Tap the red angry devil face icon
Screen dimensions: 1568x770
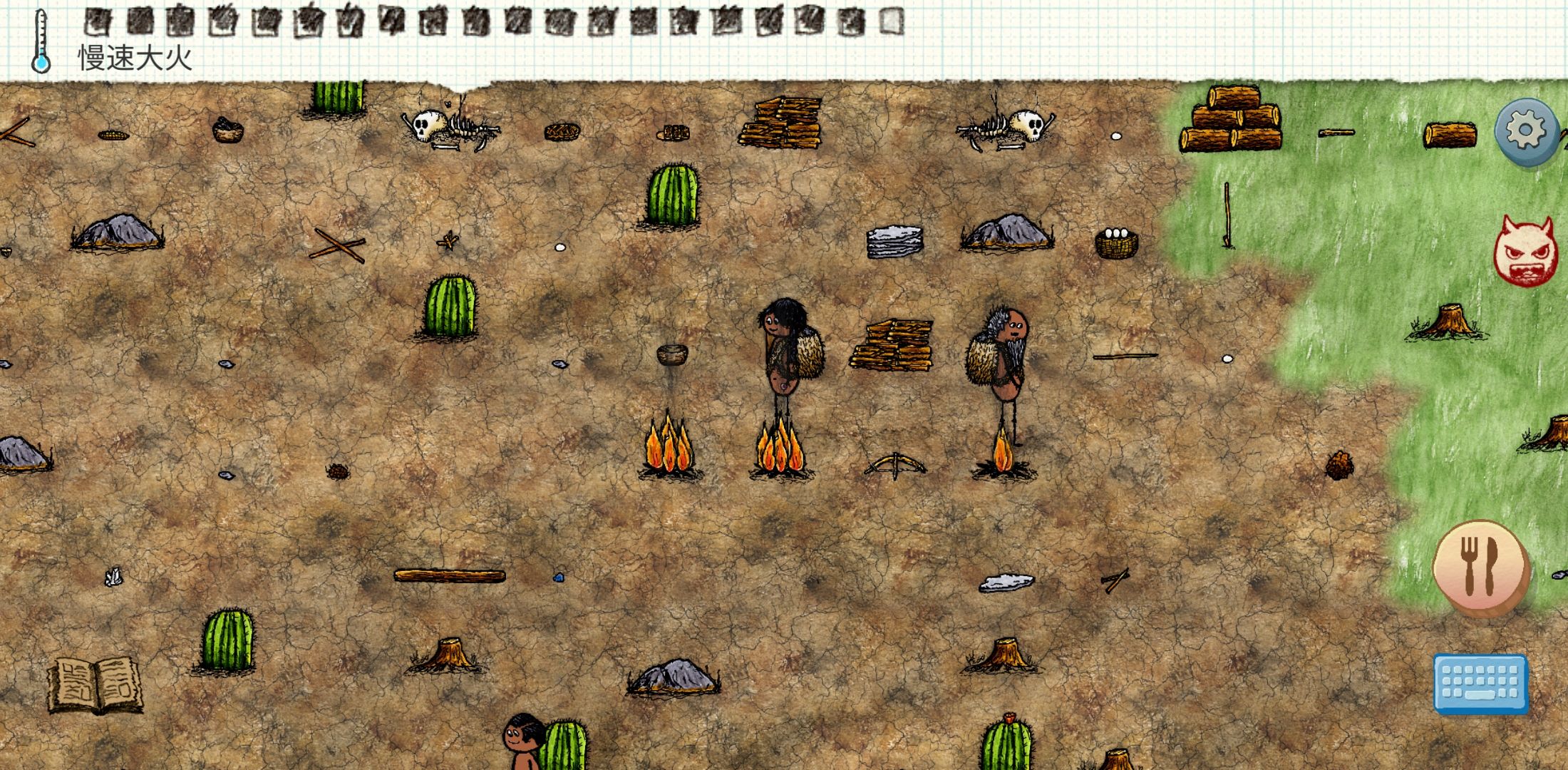point(1525,252)
